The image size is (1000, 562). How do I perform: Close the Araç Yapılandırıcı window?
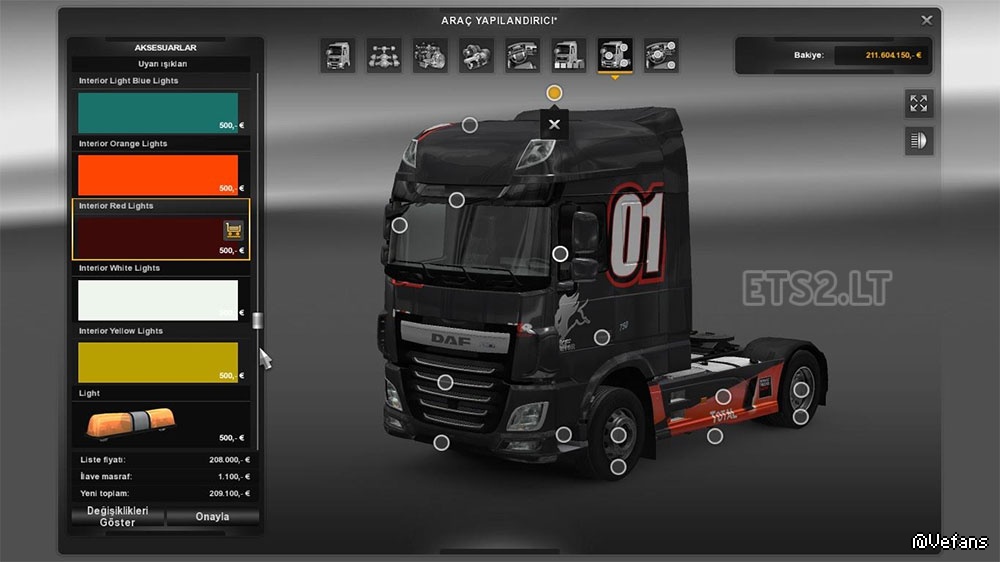pyautogui.click(x=927, y=19)
